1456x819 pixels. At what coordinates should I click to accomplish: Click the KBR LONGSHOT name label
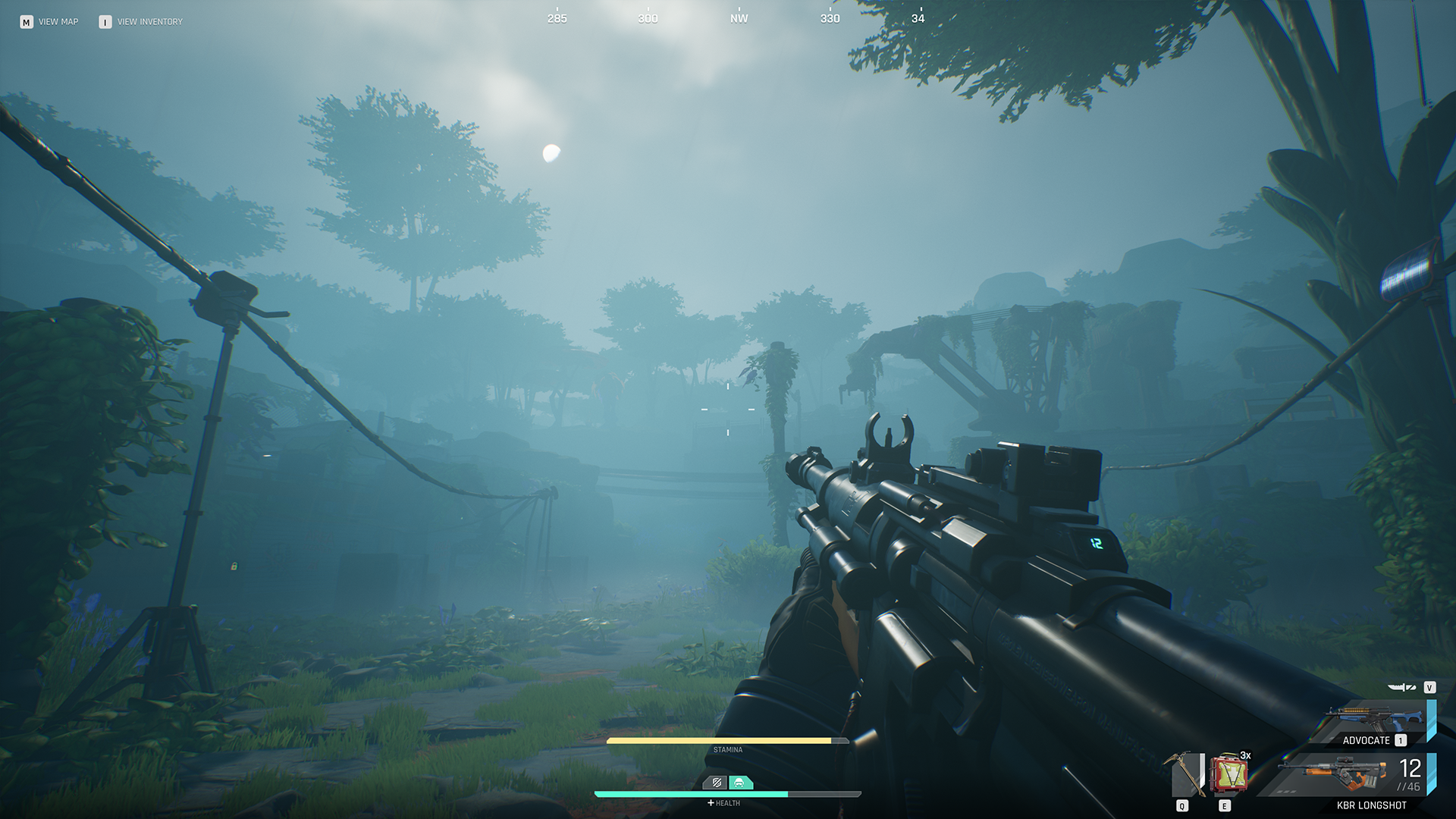pyautogui.click(x=1371, y=805)
